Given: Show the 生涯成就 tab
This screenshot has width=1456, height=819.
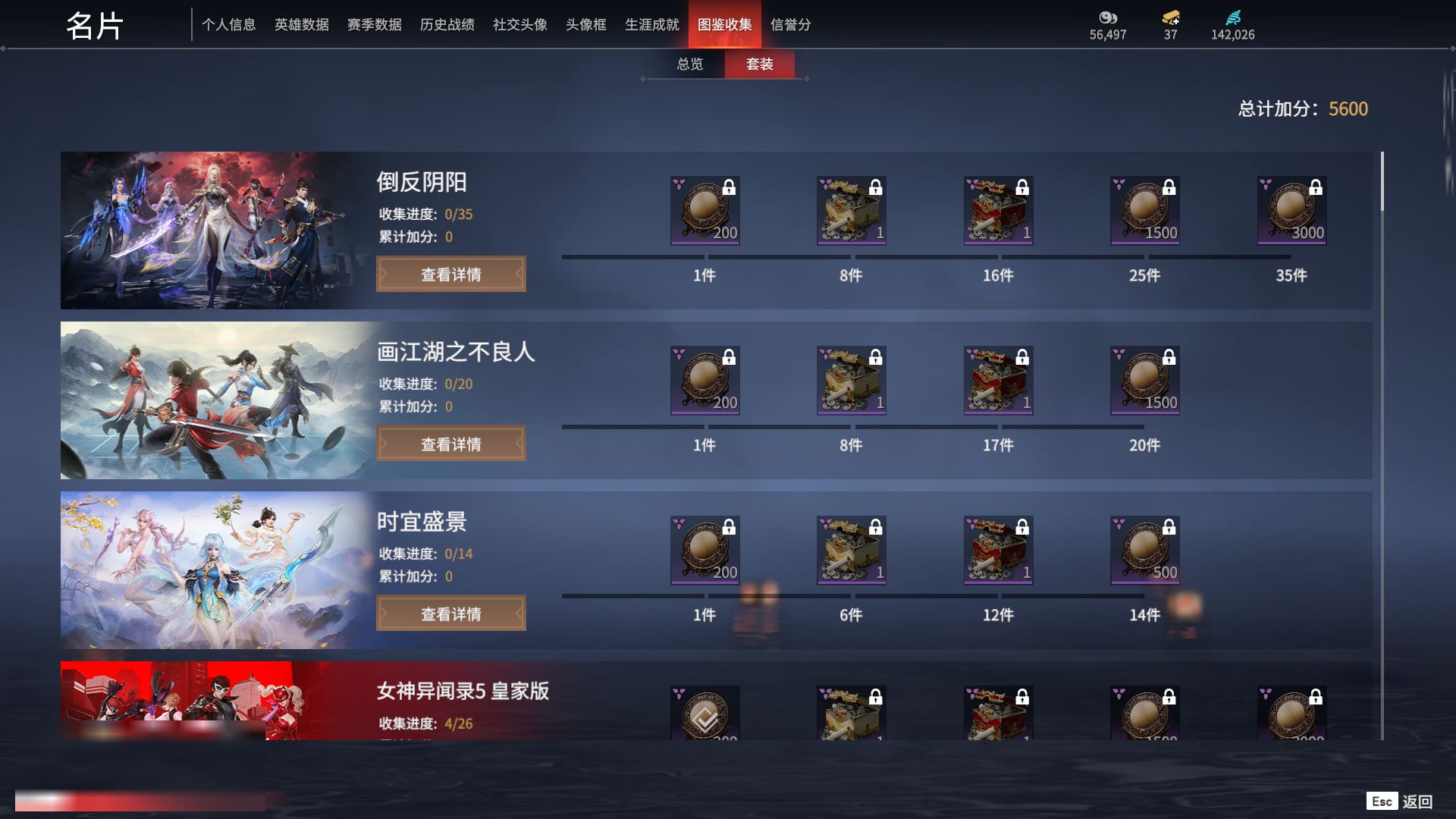Looking at the screenshot, I should pyautogui.click(x=651, y=25).
